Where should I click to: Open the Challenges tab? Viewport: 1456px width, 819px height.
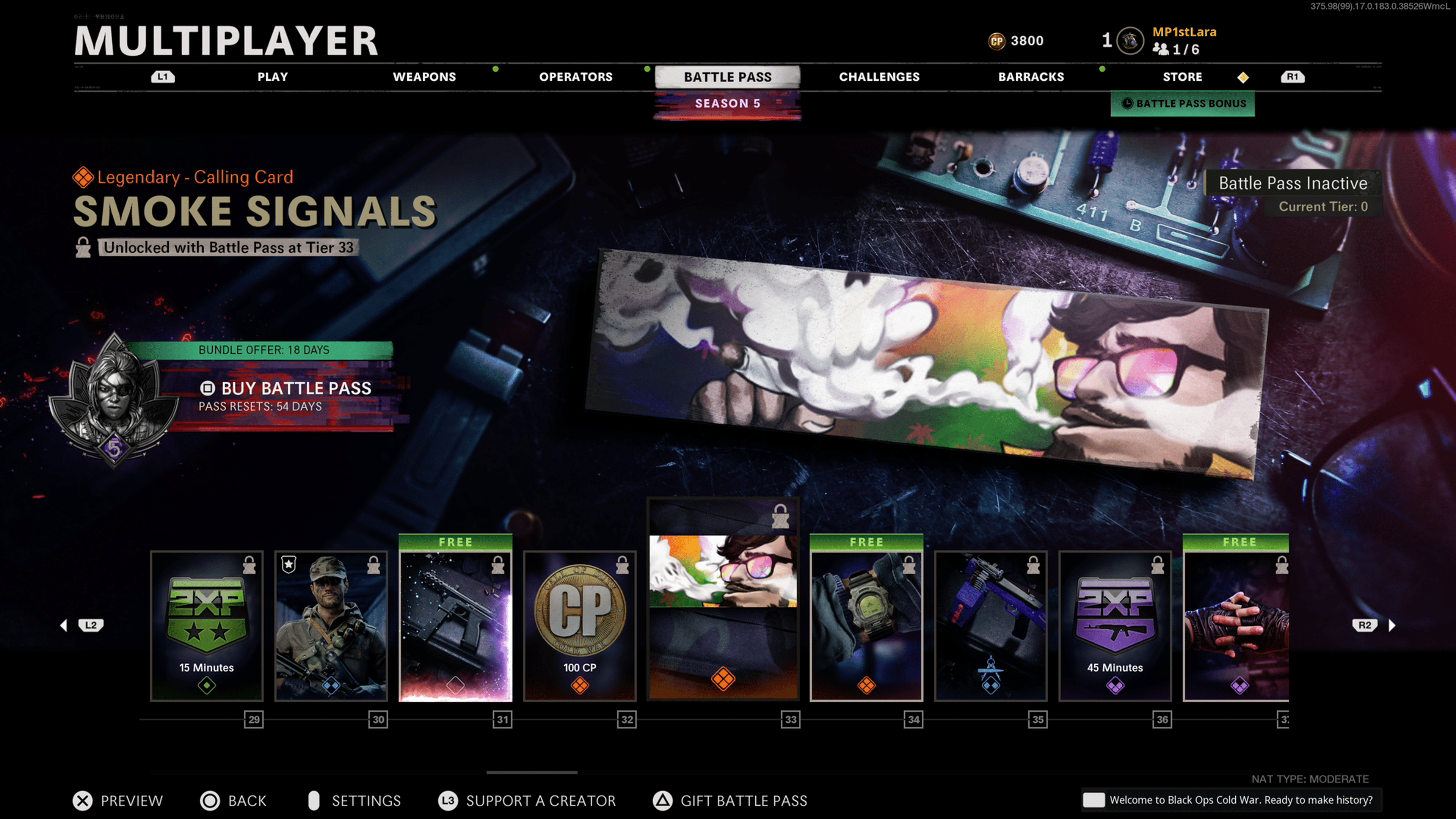pos(879,77)
